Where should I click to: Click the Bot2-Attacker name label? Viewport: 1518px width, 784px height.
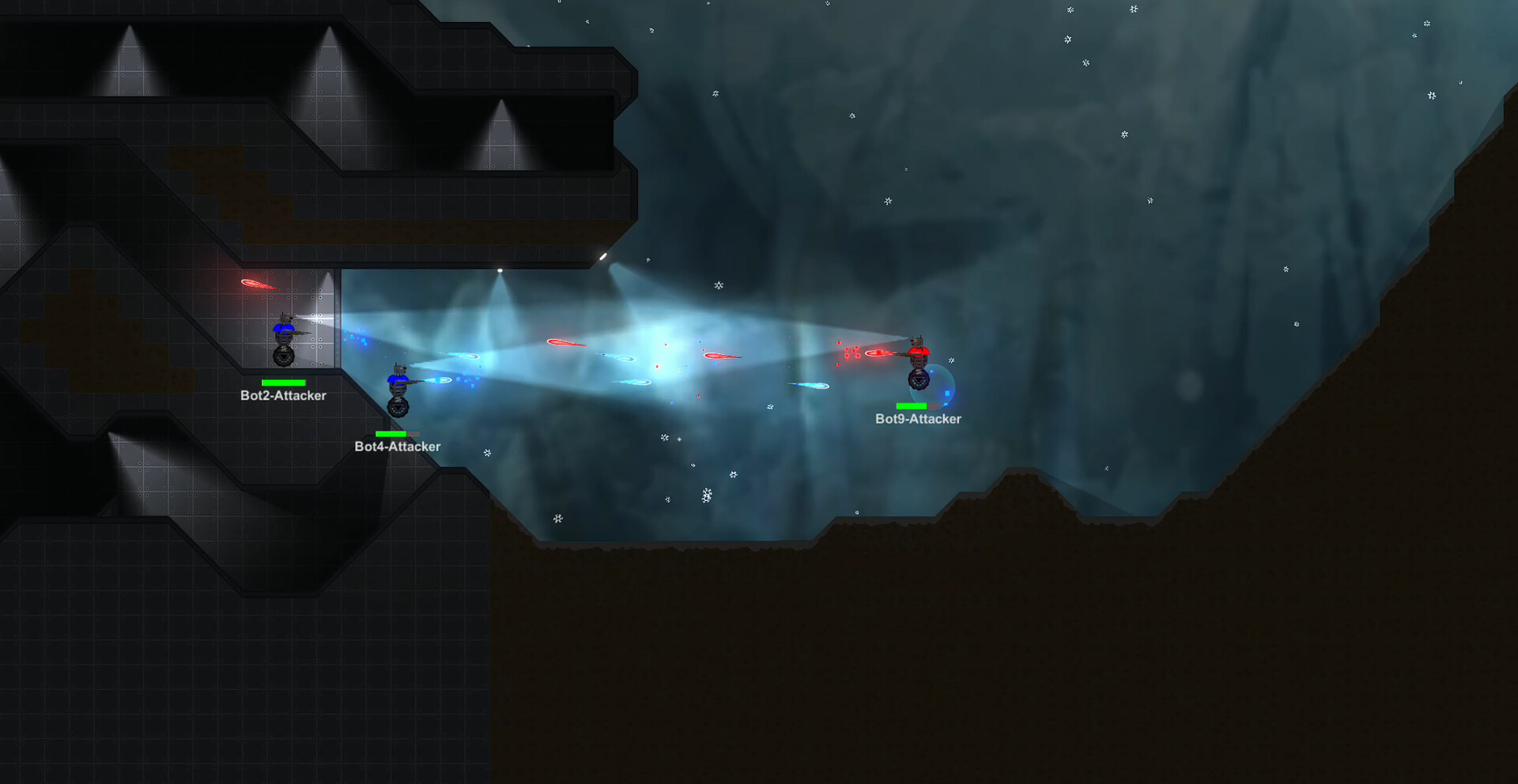284,395
